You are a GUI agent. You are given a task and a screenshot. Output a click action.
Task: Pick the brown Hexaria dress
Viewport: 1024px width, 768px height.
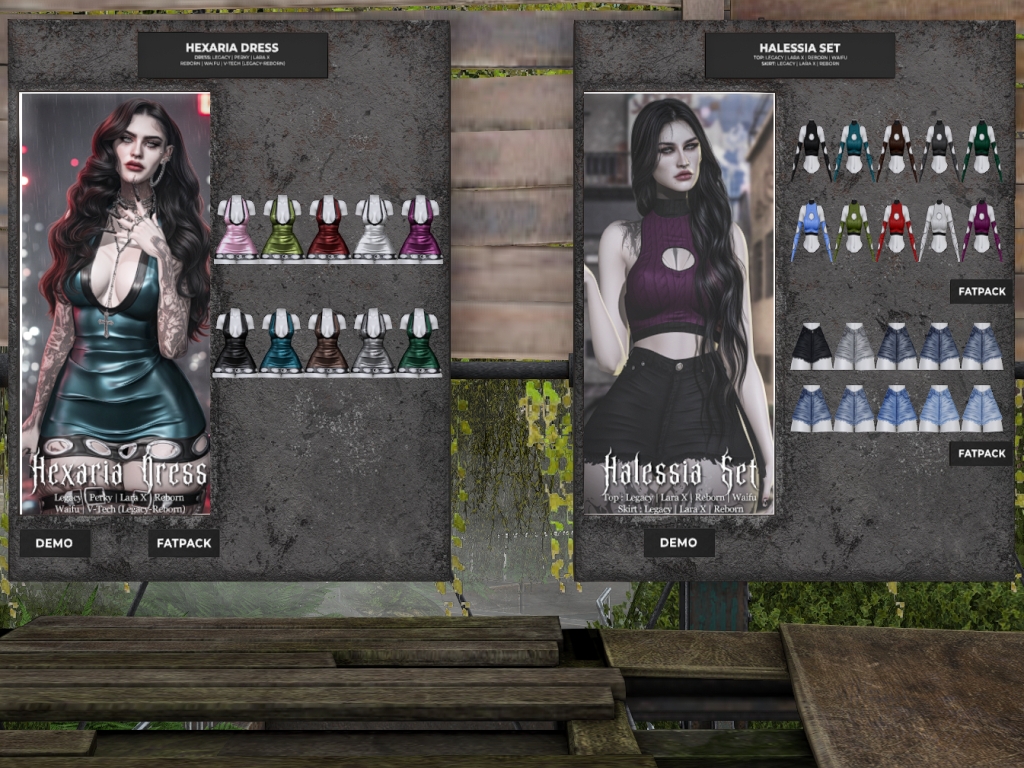click(x=328, y=341)
